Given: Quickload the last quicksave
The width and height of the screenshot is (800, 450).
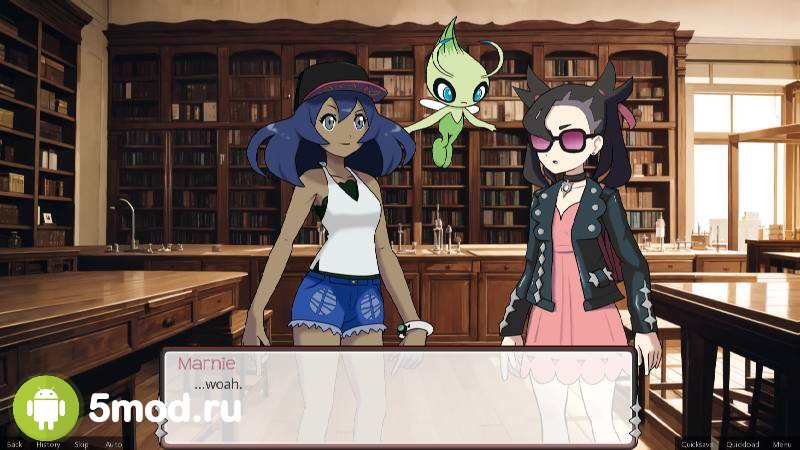Looking at the screenshot, I should 742,444.
